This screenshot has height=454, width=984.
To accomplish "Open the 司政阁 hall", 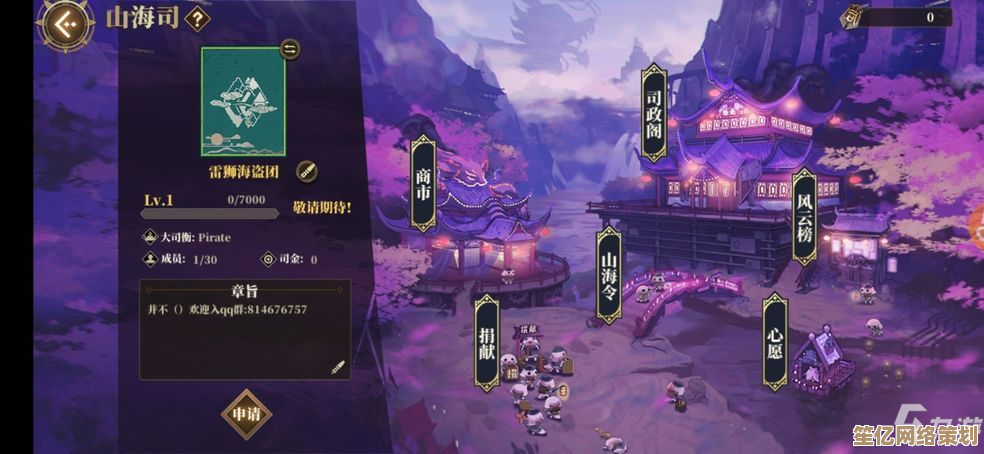I will tap(654, 113).
